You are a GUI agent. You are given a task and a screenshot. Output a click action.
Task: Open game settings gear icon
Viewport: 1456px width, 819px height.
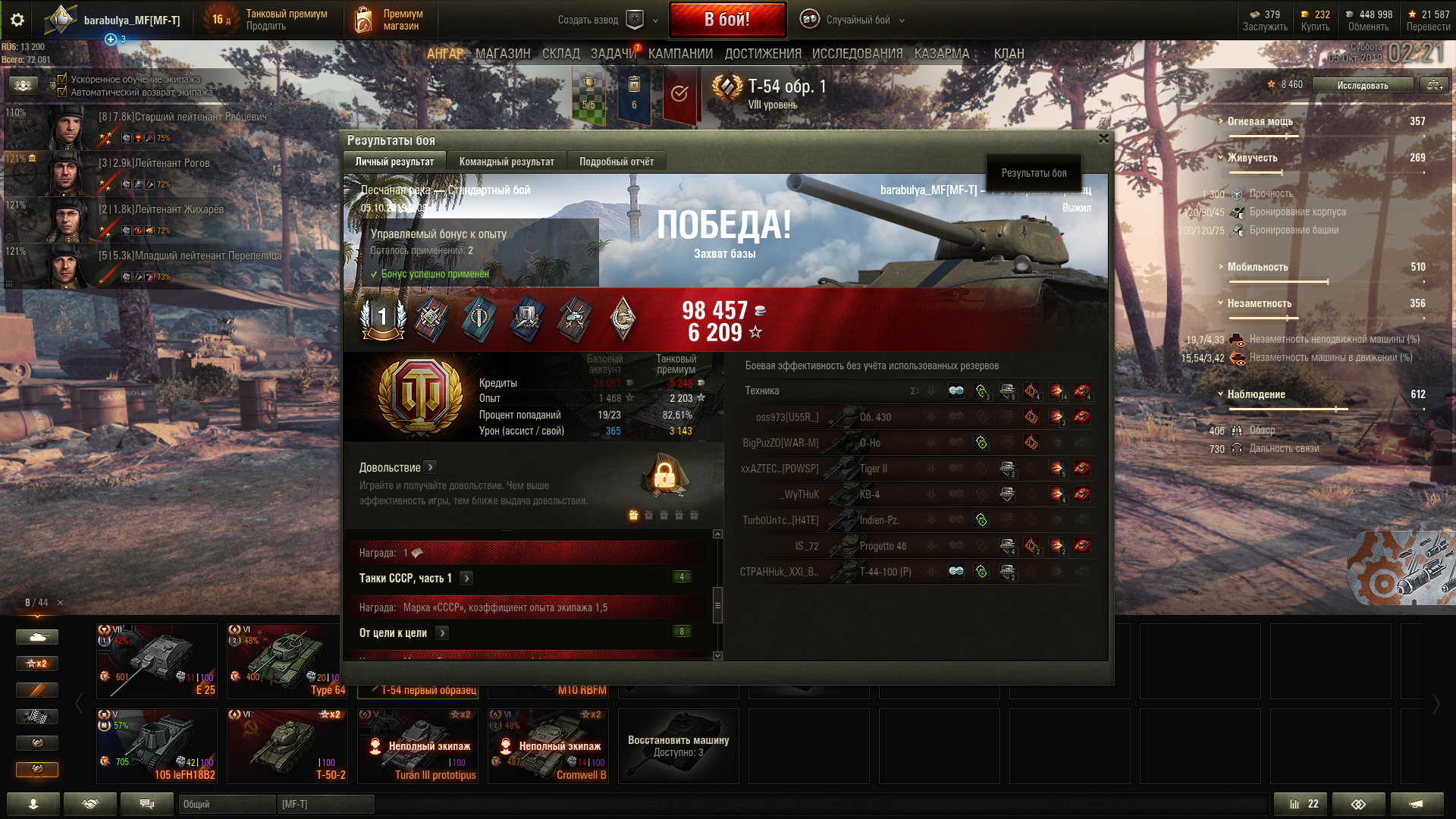17,20
